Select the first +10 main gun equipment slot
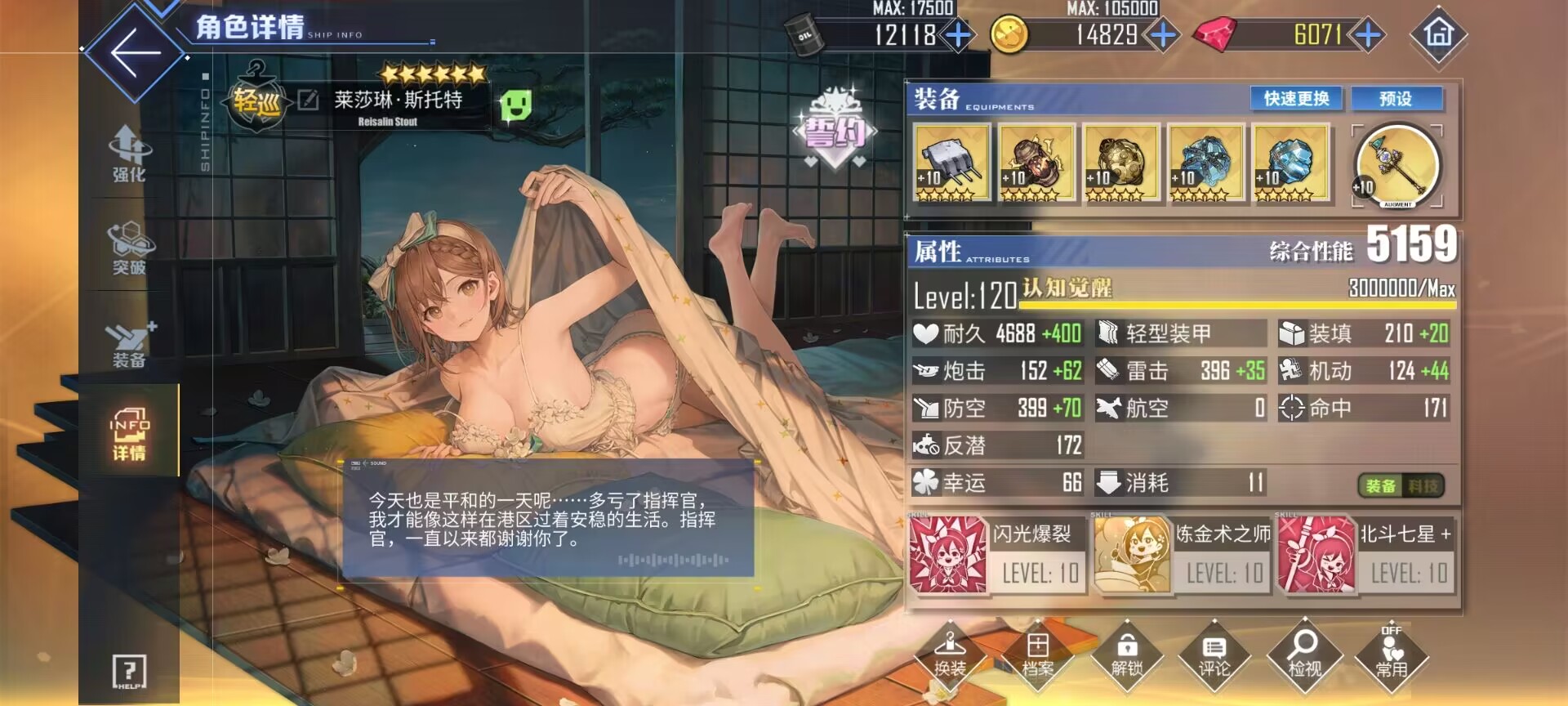Viewport: 1568px width, 706px height. pos(951,163)
